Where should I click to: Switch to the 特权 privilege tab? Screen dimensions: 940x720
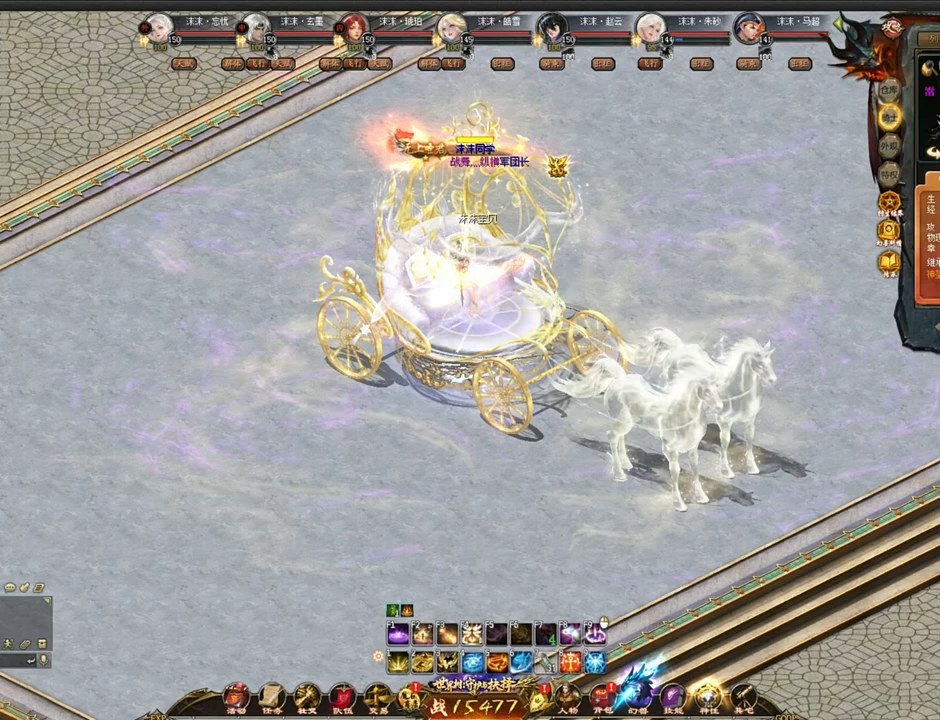pos(889,174)
